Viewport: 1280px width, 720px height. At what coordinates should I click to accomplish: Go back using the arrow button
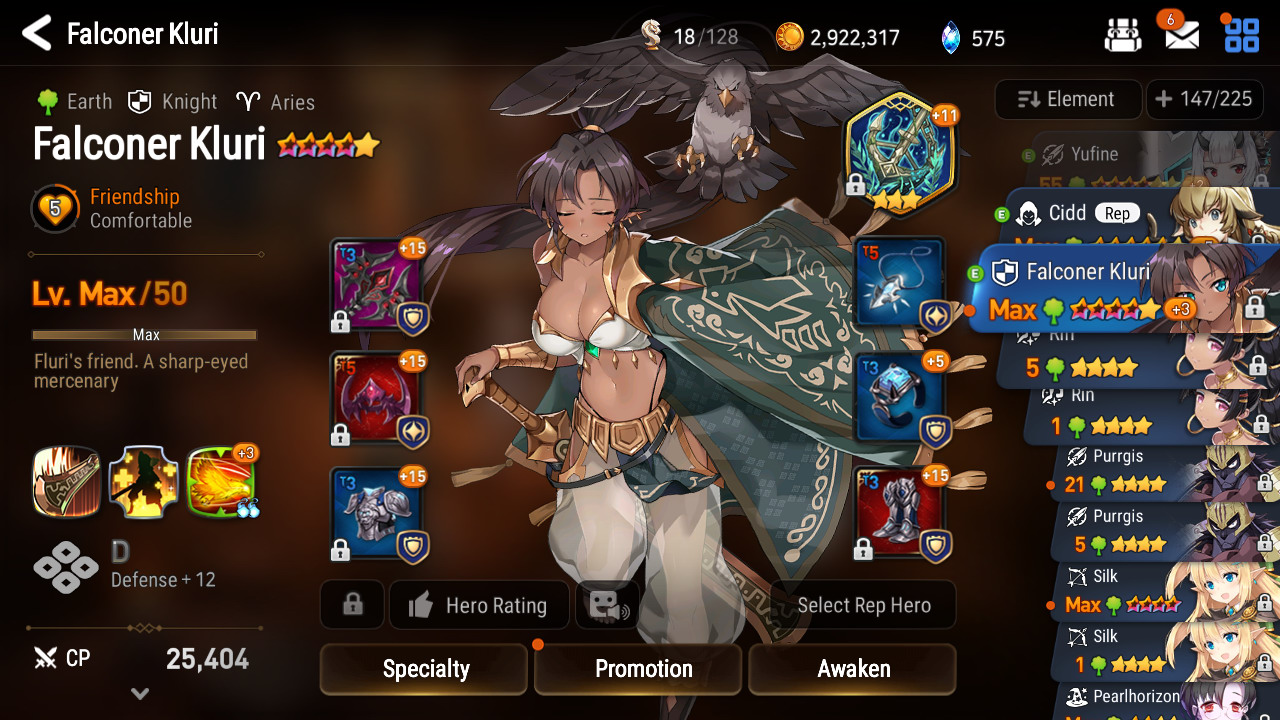(37, 34)
